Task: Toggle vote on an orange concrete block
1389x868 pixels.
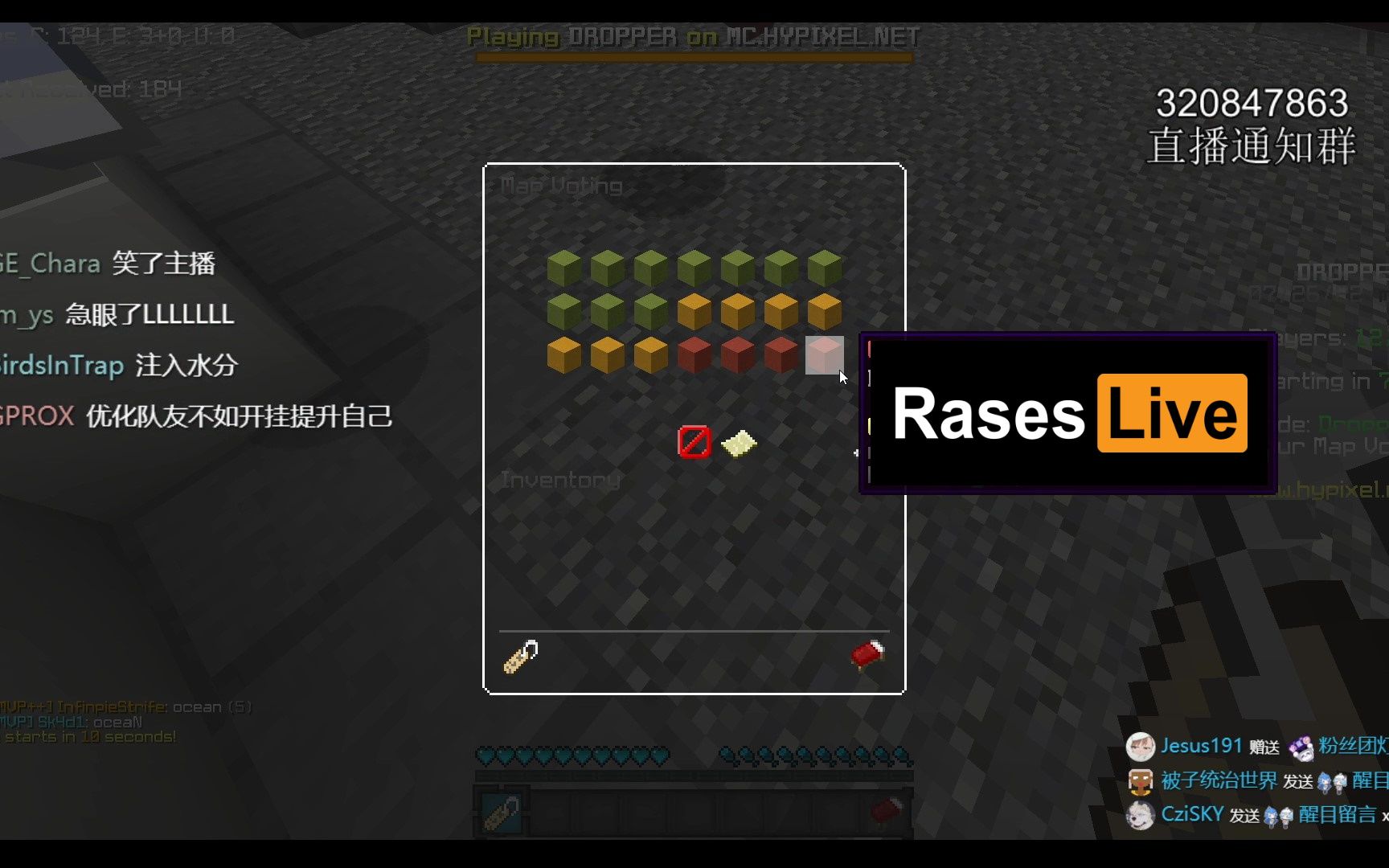Action: (x=738, y=312)
